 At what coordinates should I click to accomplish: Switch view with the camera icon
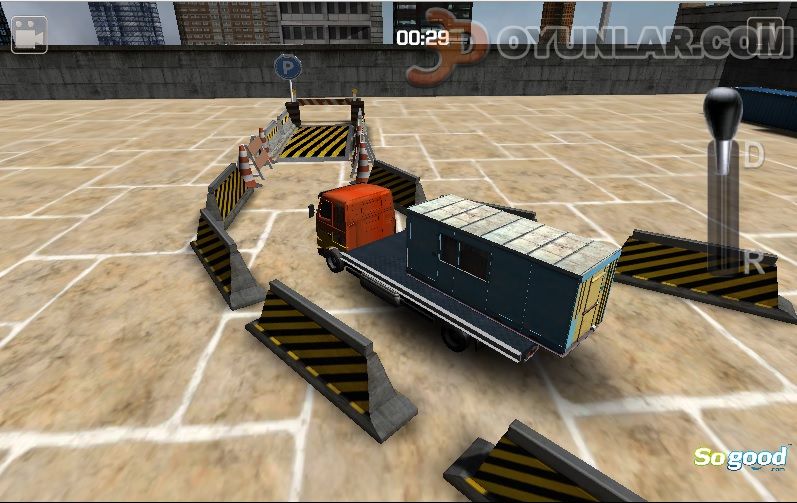click(29, 32)
